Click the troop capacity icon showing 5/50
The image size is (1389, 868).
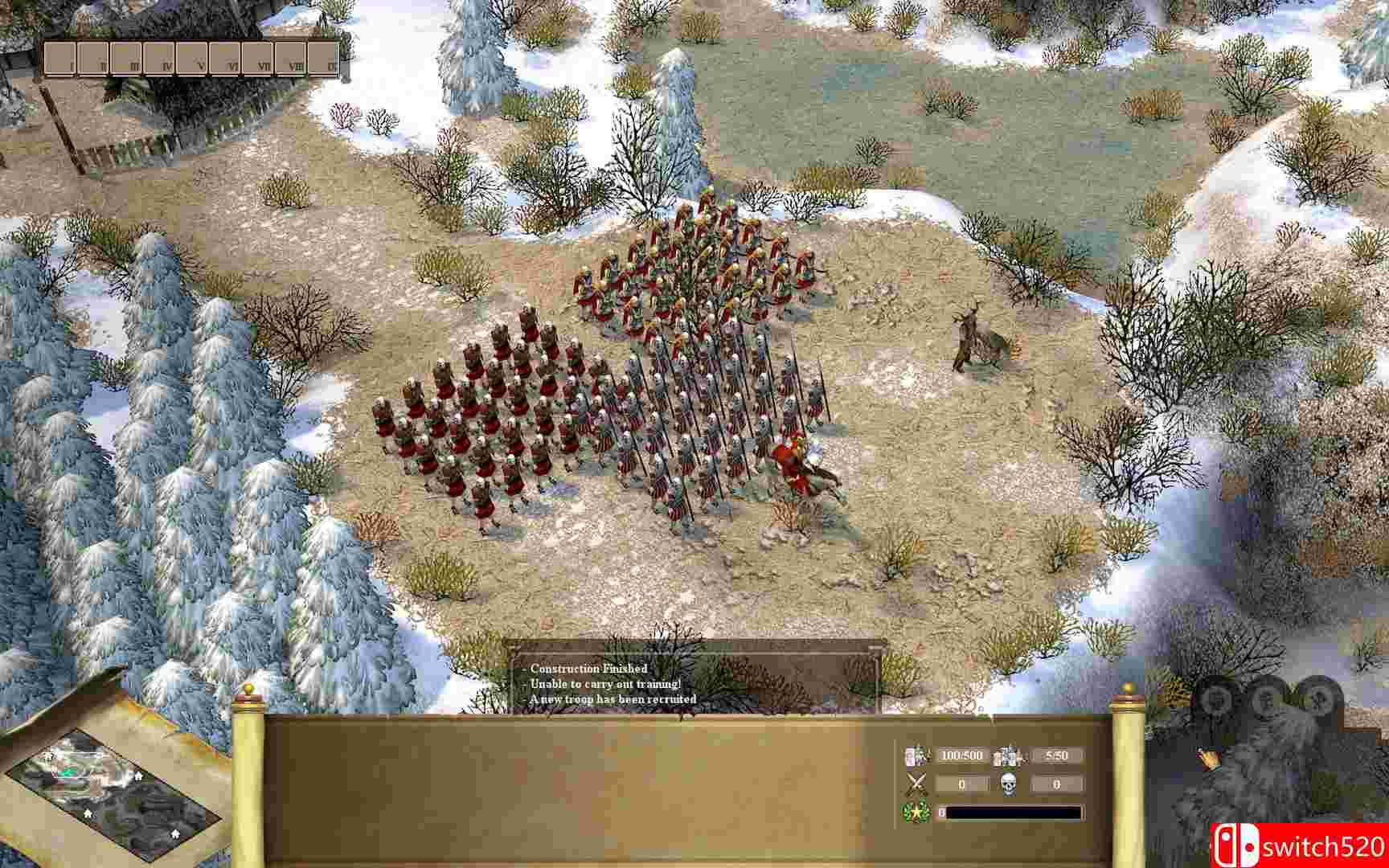click(x=1007, y=755)
